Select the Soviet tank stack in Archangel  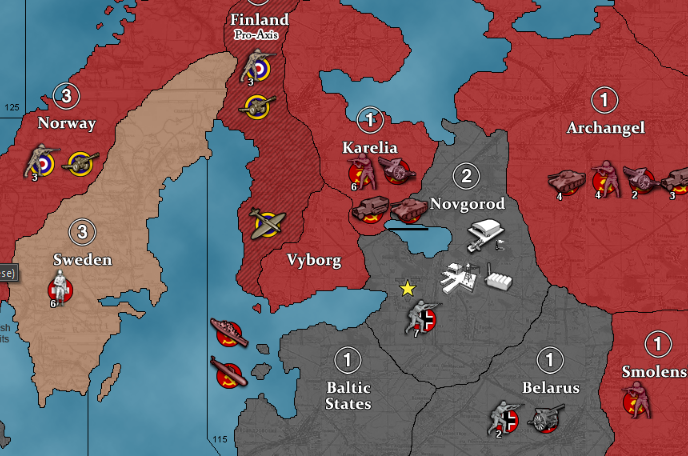pos(566,181)
